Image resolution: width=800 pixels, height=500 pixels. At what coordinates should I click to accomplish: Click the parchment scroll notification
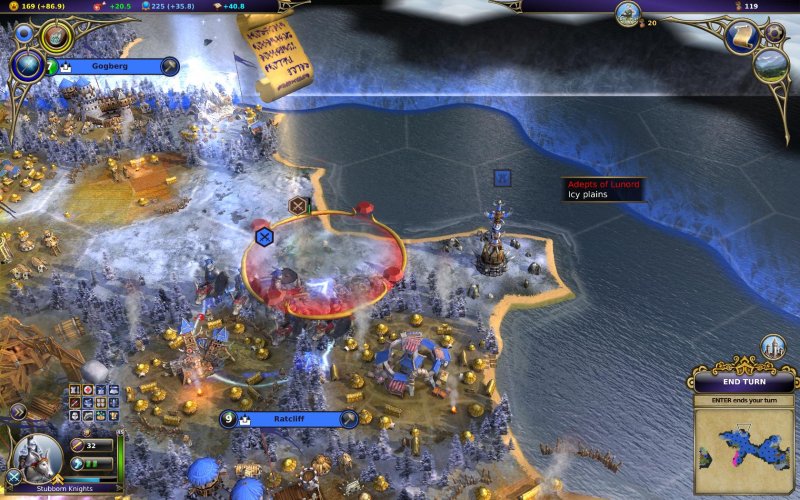pyautogui.click(x=270, y=57)
